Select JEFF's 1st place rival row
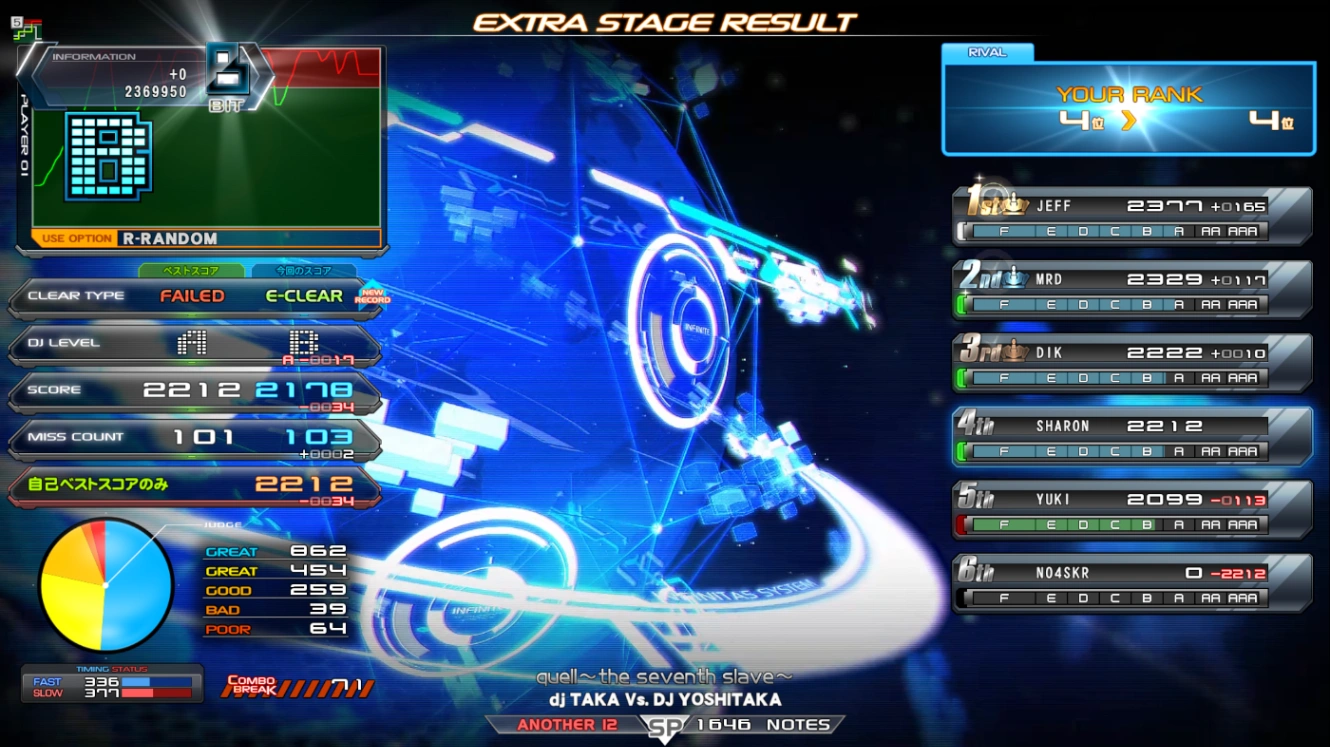The width and height of the screenshot is (1330, 747). (x=1132, y=216)
